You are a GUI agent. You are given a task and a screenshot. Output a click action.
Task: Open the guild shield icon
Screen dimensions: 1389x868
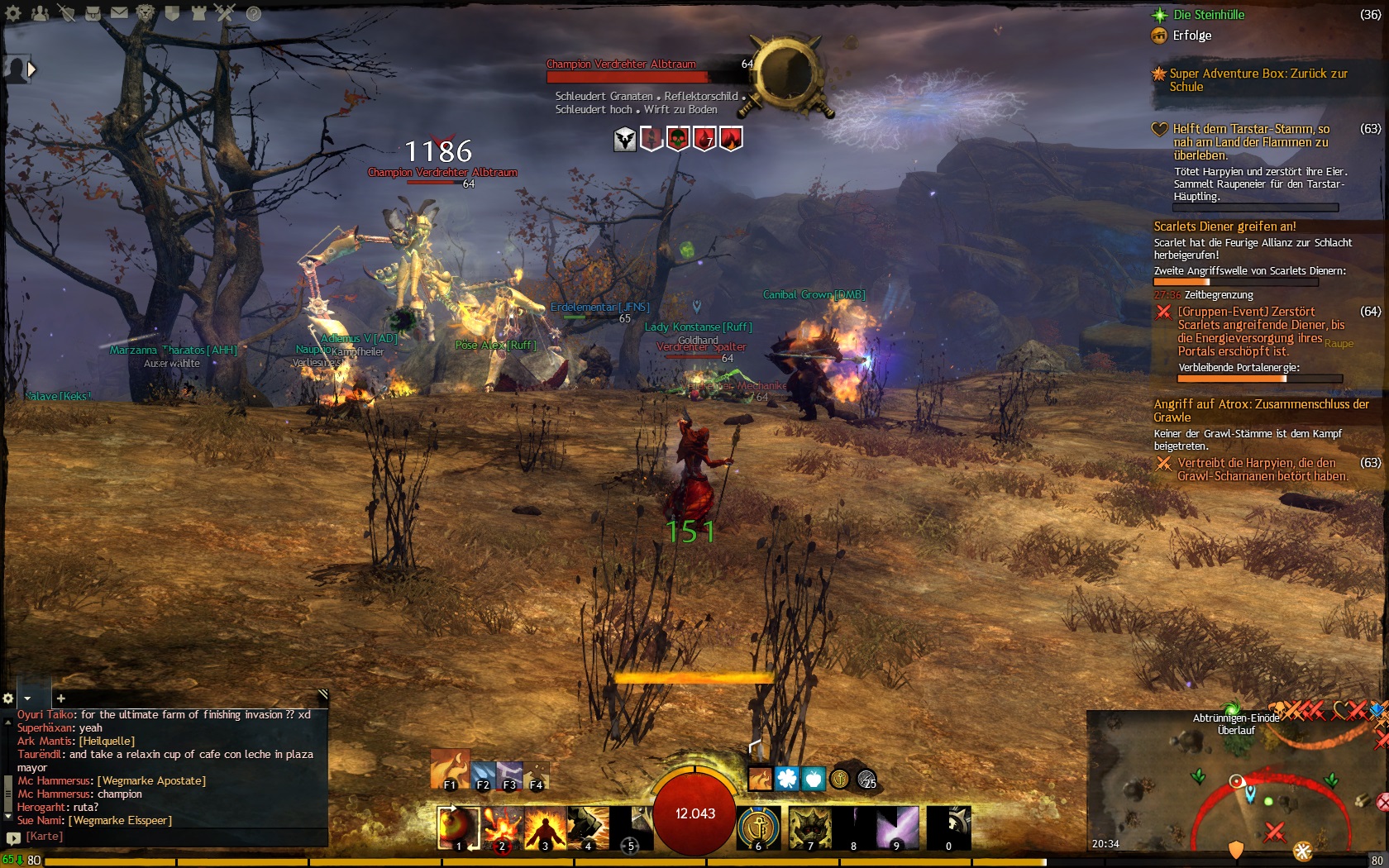(x=172, y=12)
